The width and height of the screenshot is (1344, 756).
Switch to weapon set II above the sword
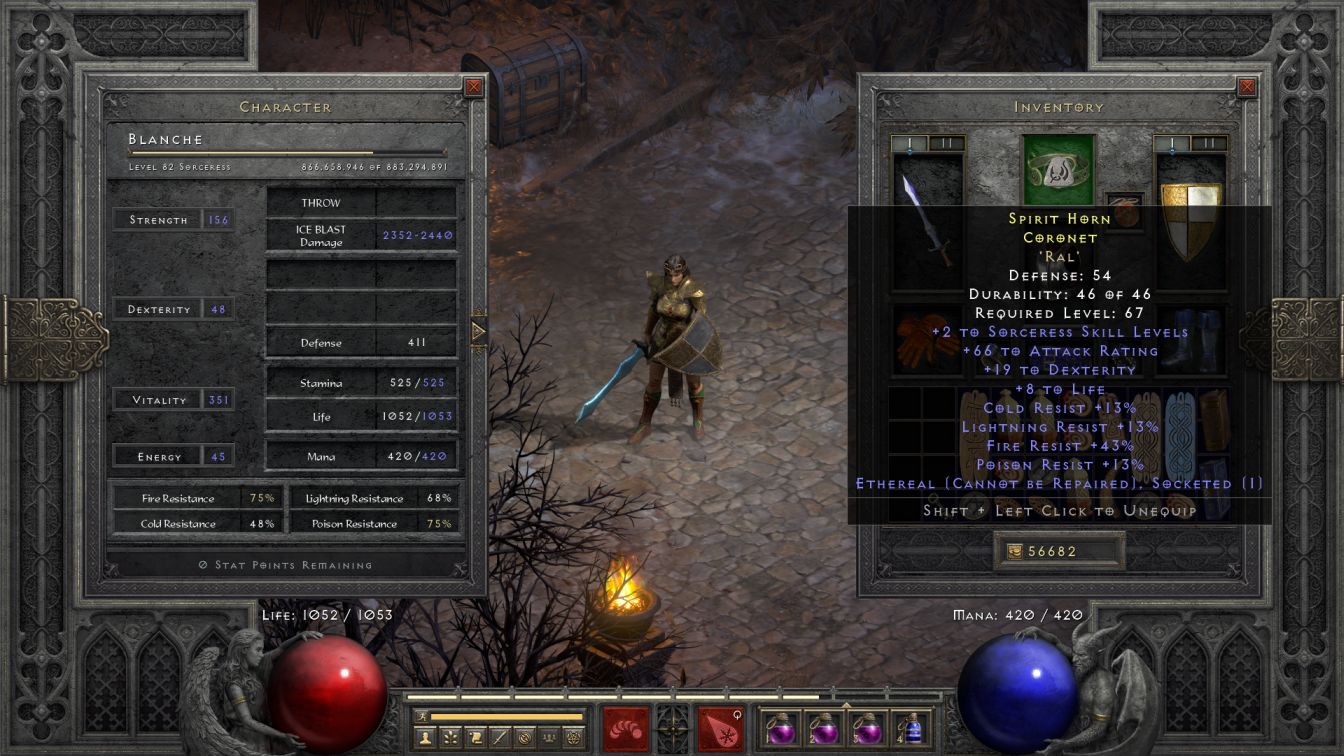947,143
